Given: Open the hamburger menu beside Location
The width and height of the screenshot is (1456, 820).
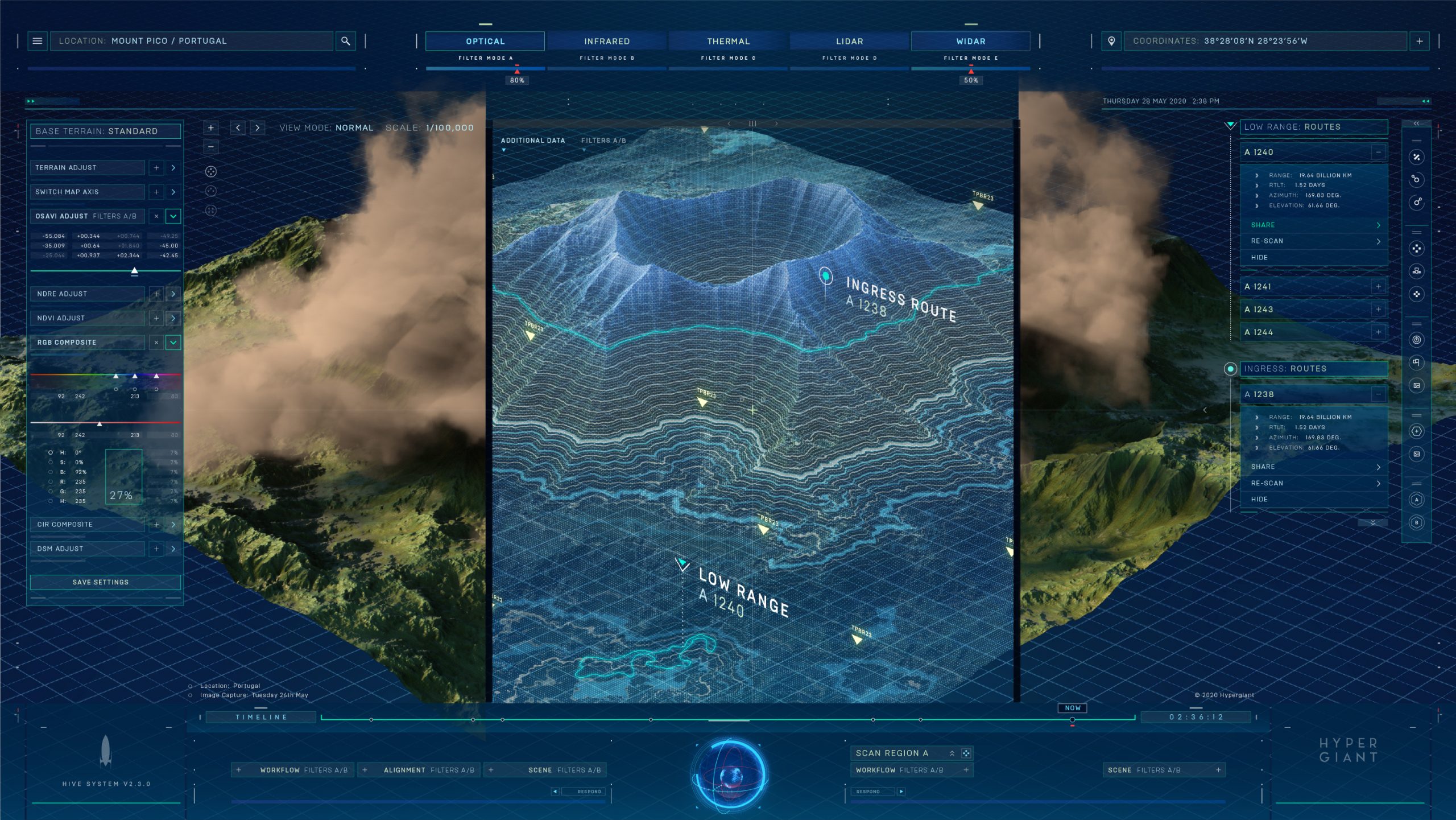Looking at the screenshot, I should click(38, 41).
